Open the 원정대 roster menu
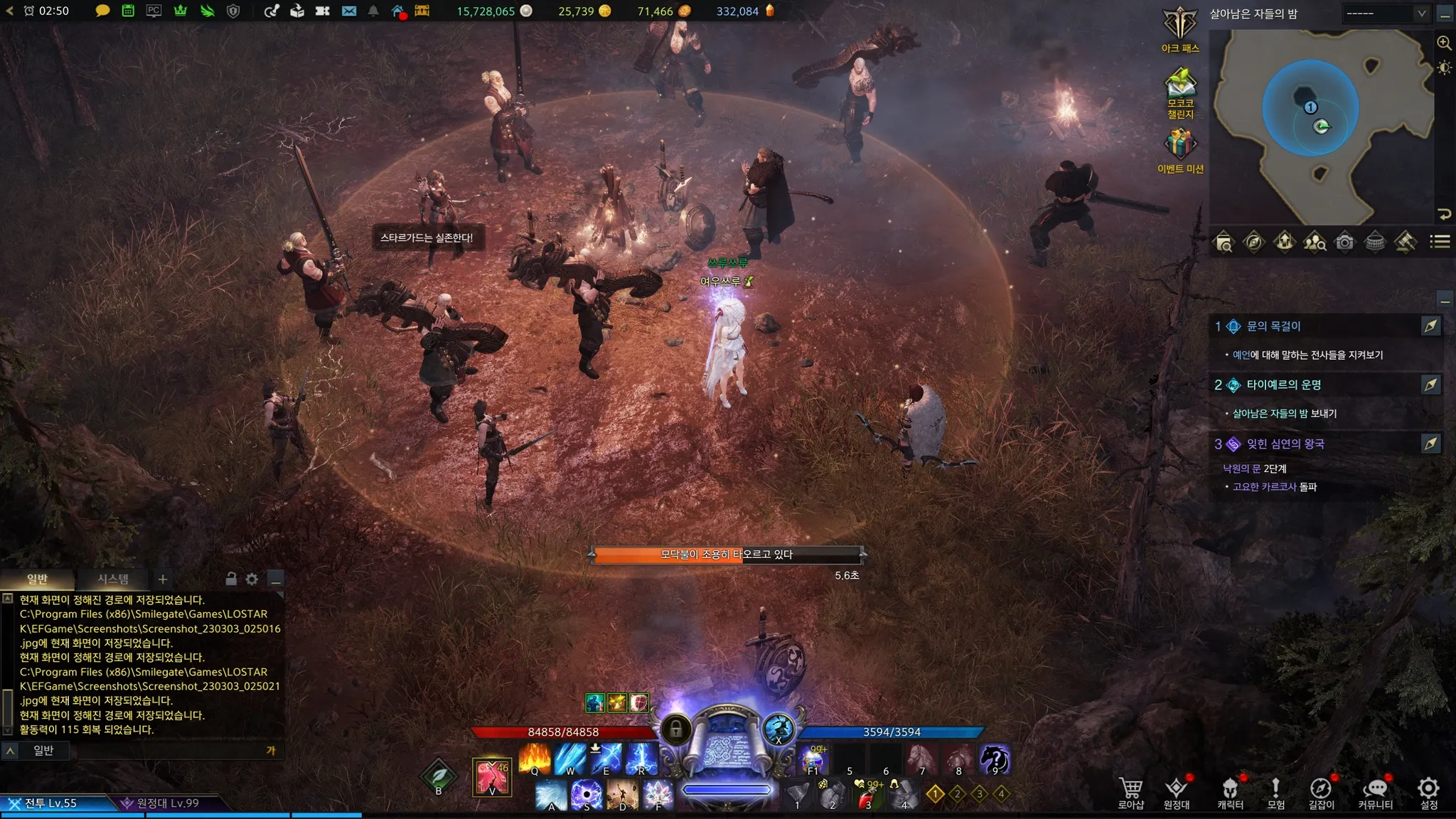Screen dimensions: 1456x819 (1176, 791)
